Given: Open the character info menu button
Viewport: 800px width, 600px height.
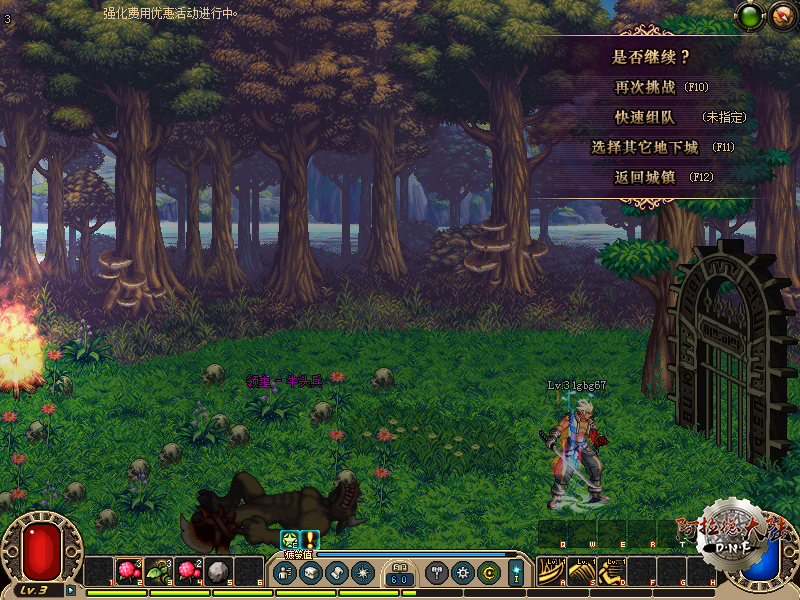Looking at the screenshot, I should 285,573.
